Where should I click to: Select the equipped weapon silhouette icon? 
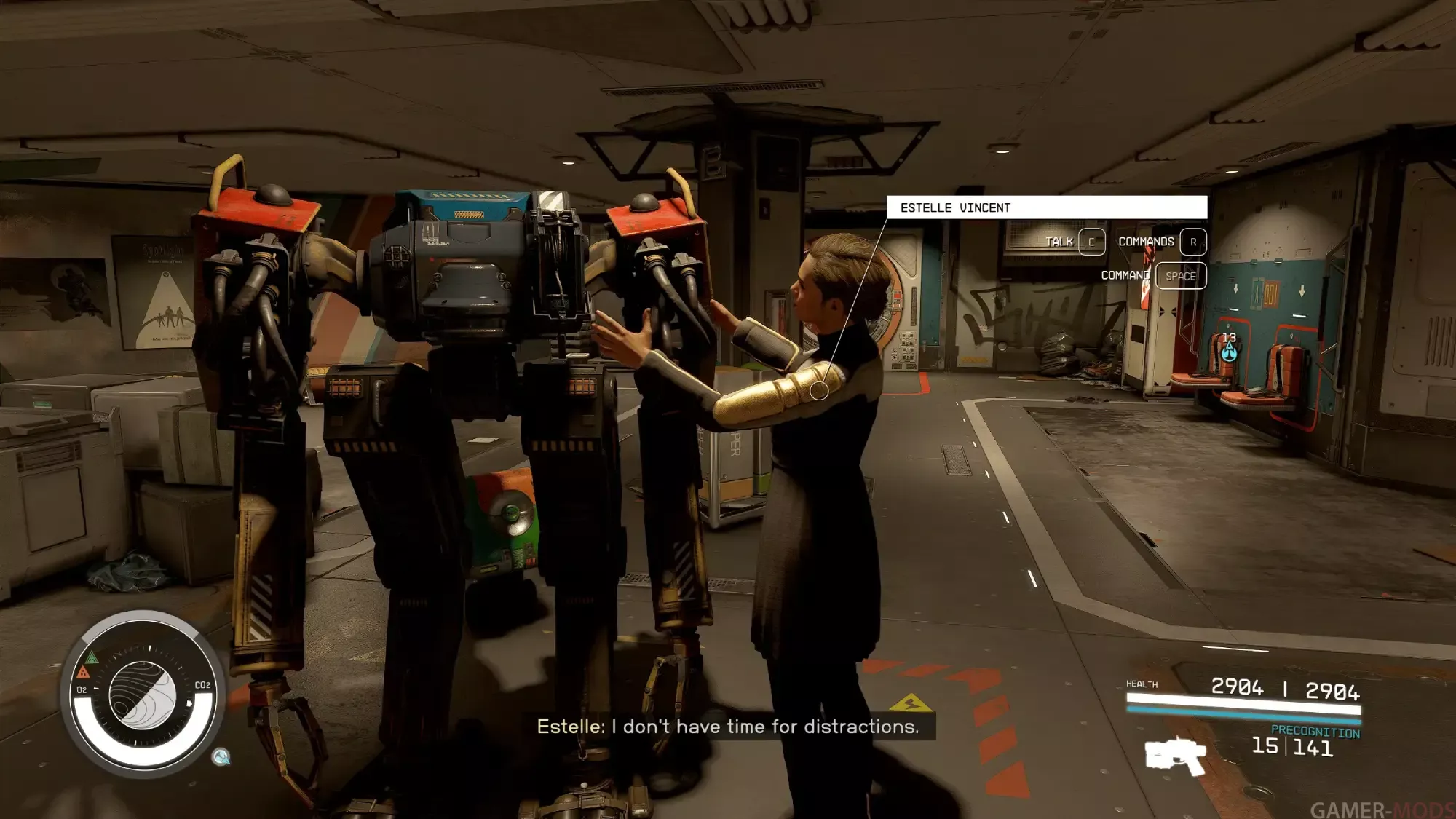pos(1175,757)
